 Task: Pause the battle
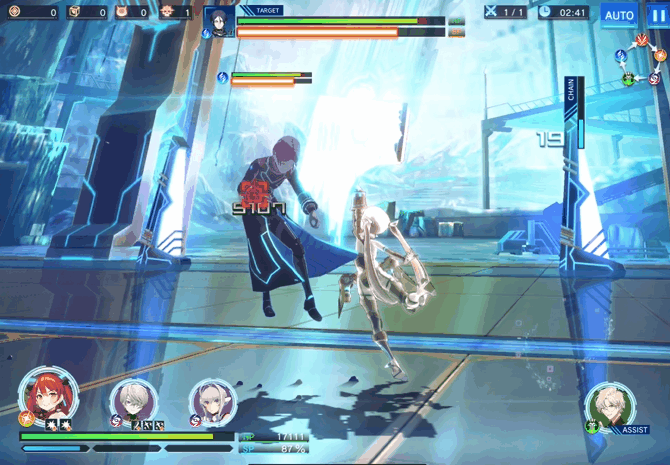click(655, 15)
